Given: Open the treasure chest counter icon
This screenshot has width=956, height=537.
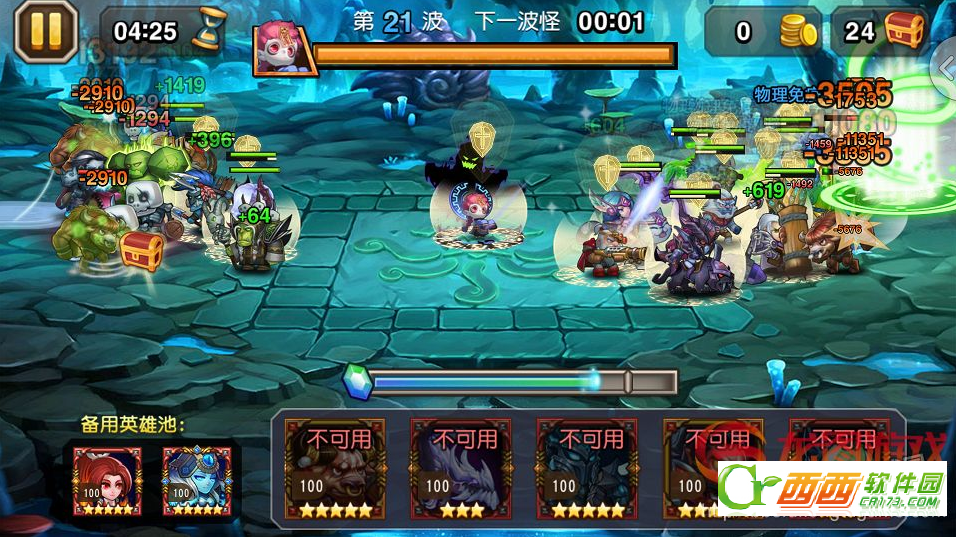Looking at the screenshot, I should [x=907, y=31].
